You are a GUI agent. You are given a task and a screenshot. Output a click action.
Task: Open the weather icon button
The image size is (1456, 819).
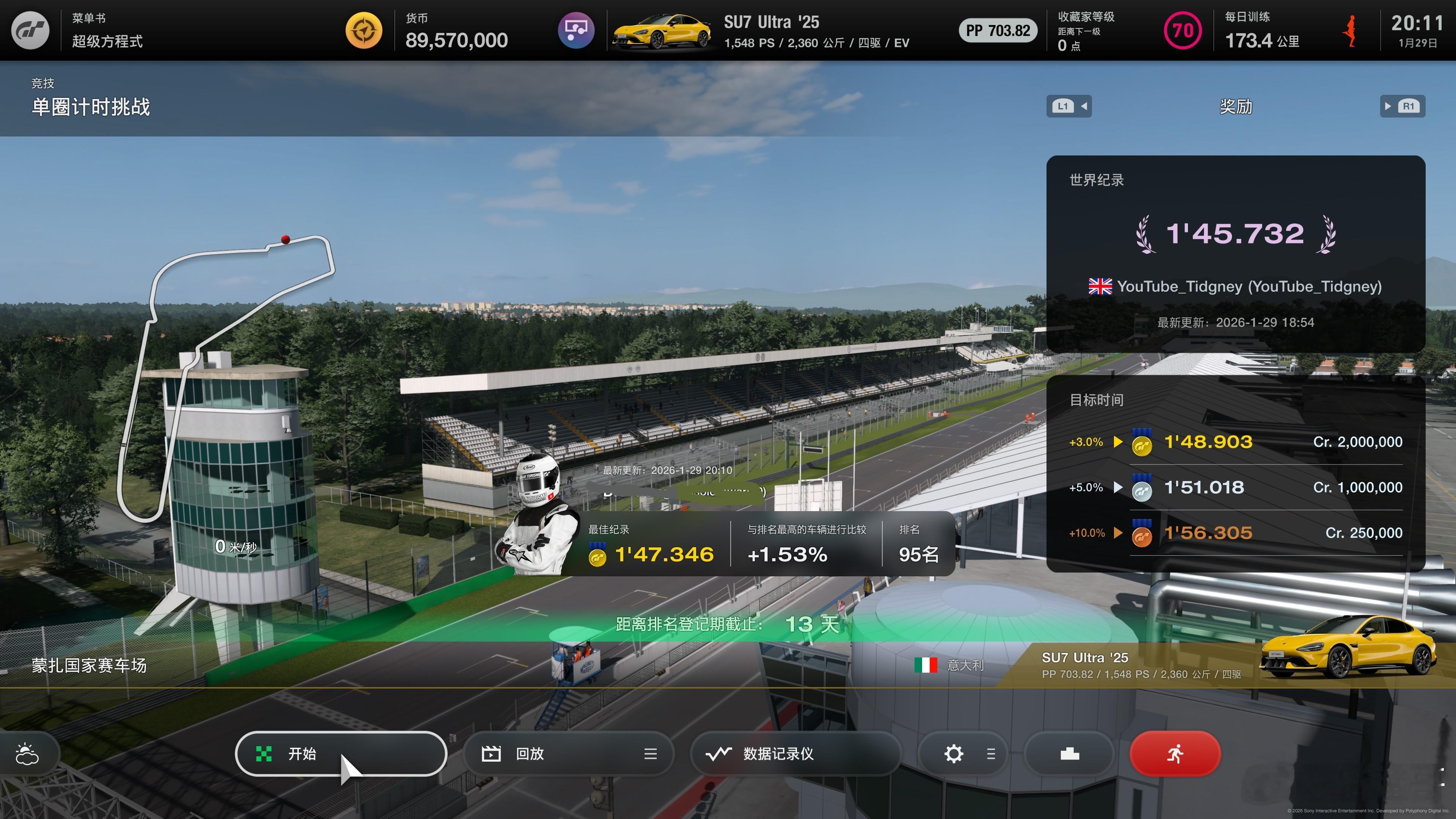pos(27,753)
